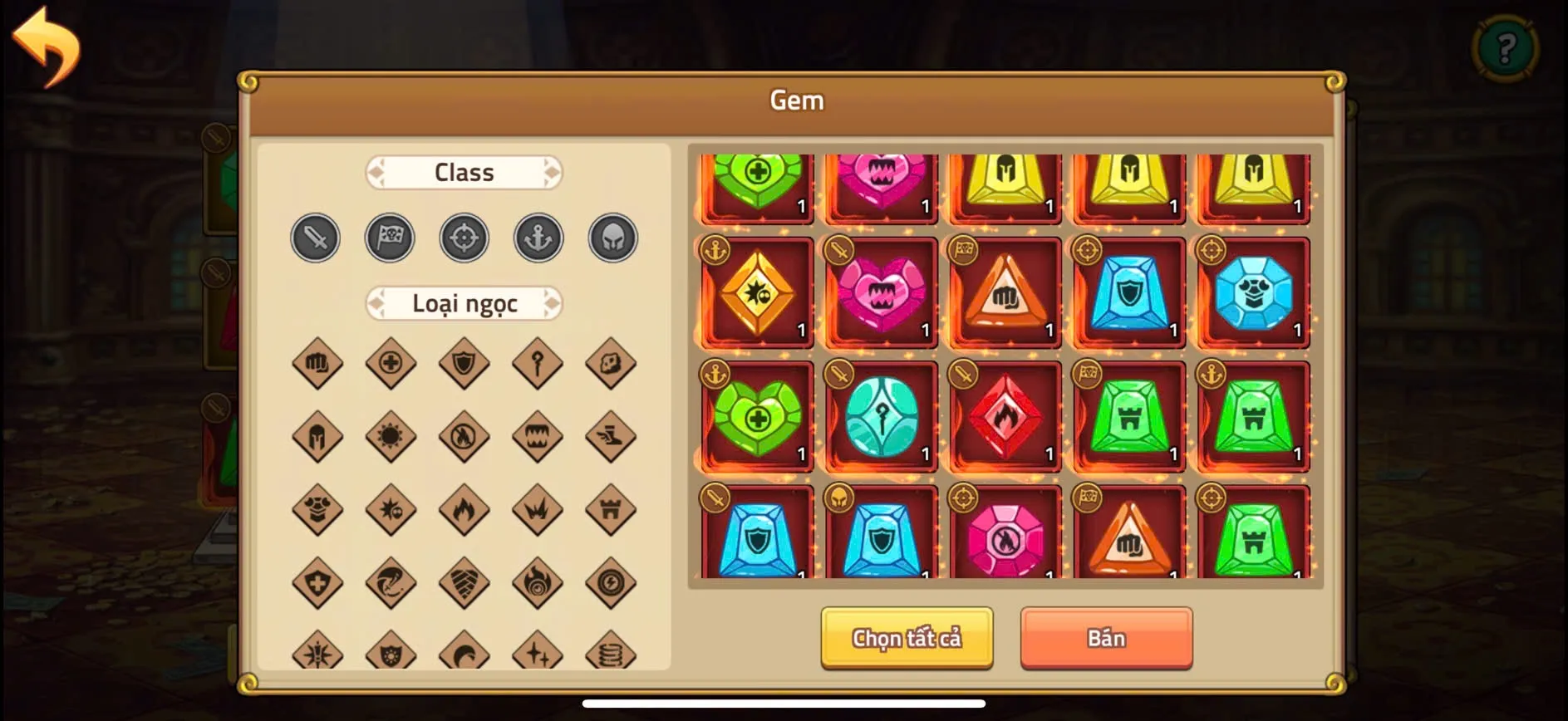1568x721 pixels.
Task: Click the right arrow on the Class header
Action: coord(551,172)
